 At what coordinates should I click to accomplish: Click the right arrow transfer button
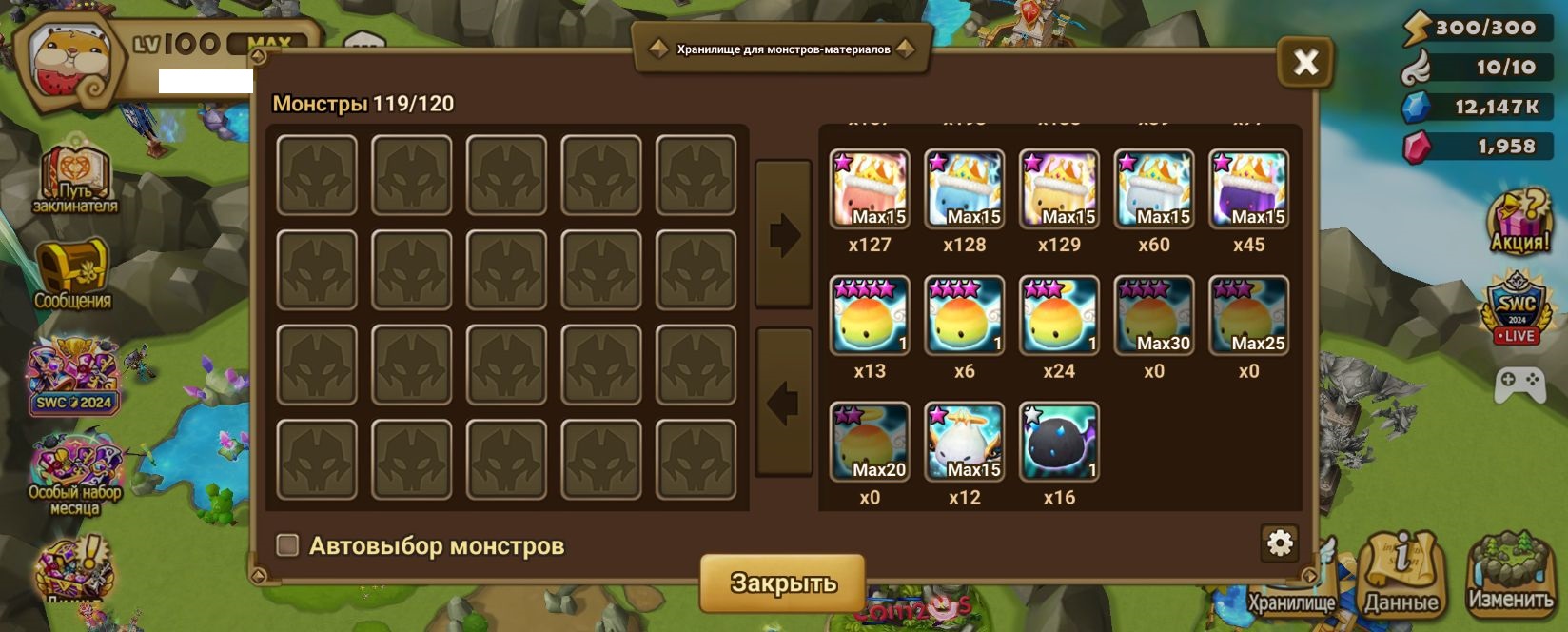point(783,234)
